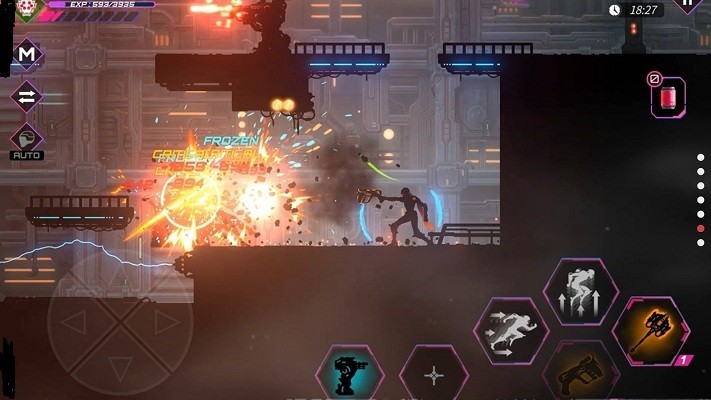Fire the gun weapon button
The height and width of the screenshot is (400, 711).
(x=580, y=377)
